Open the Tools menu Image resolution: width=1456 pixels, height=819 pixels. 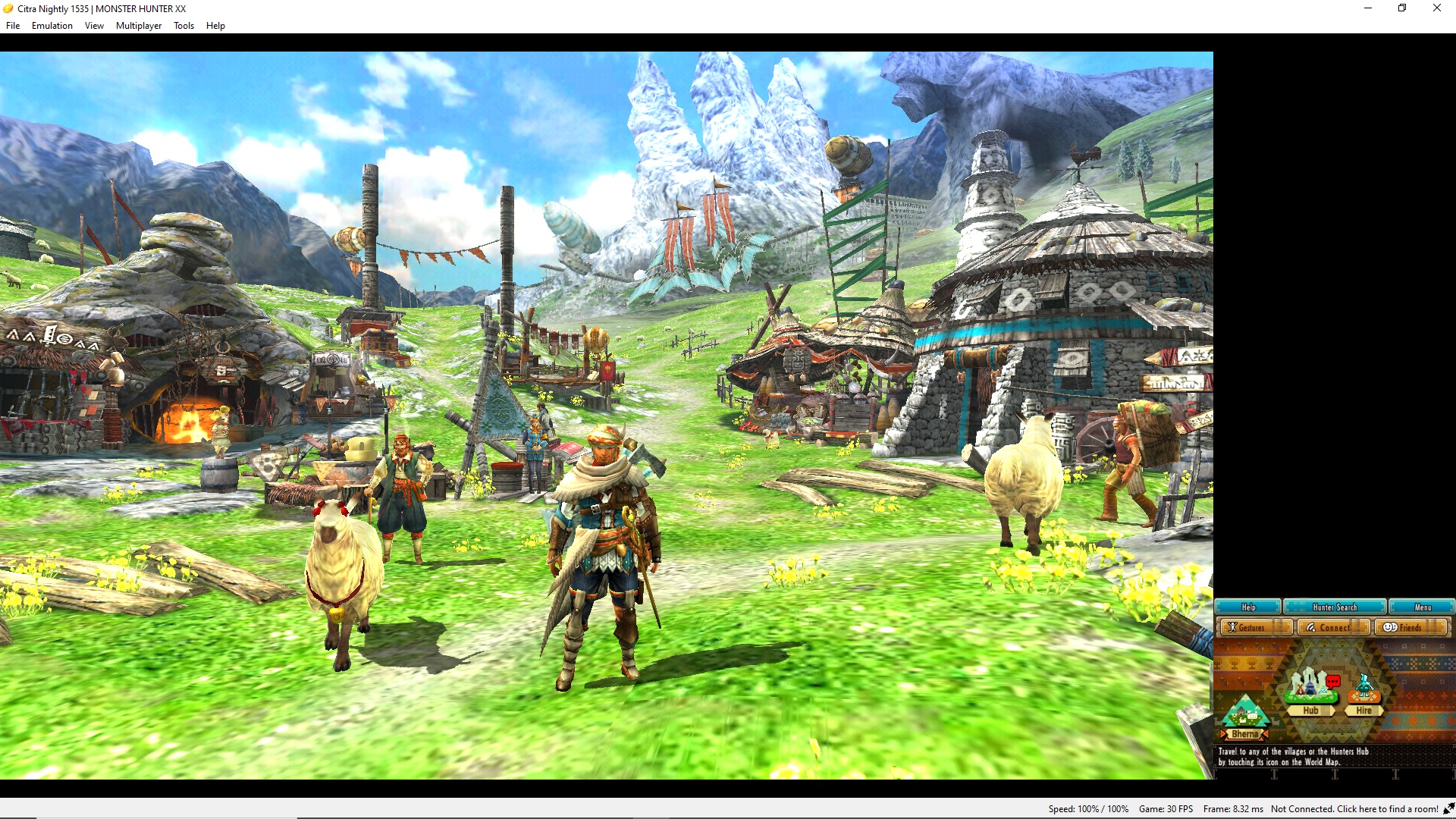click(183, 25)
